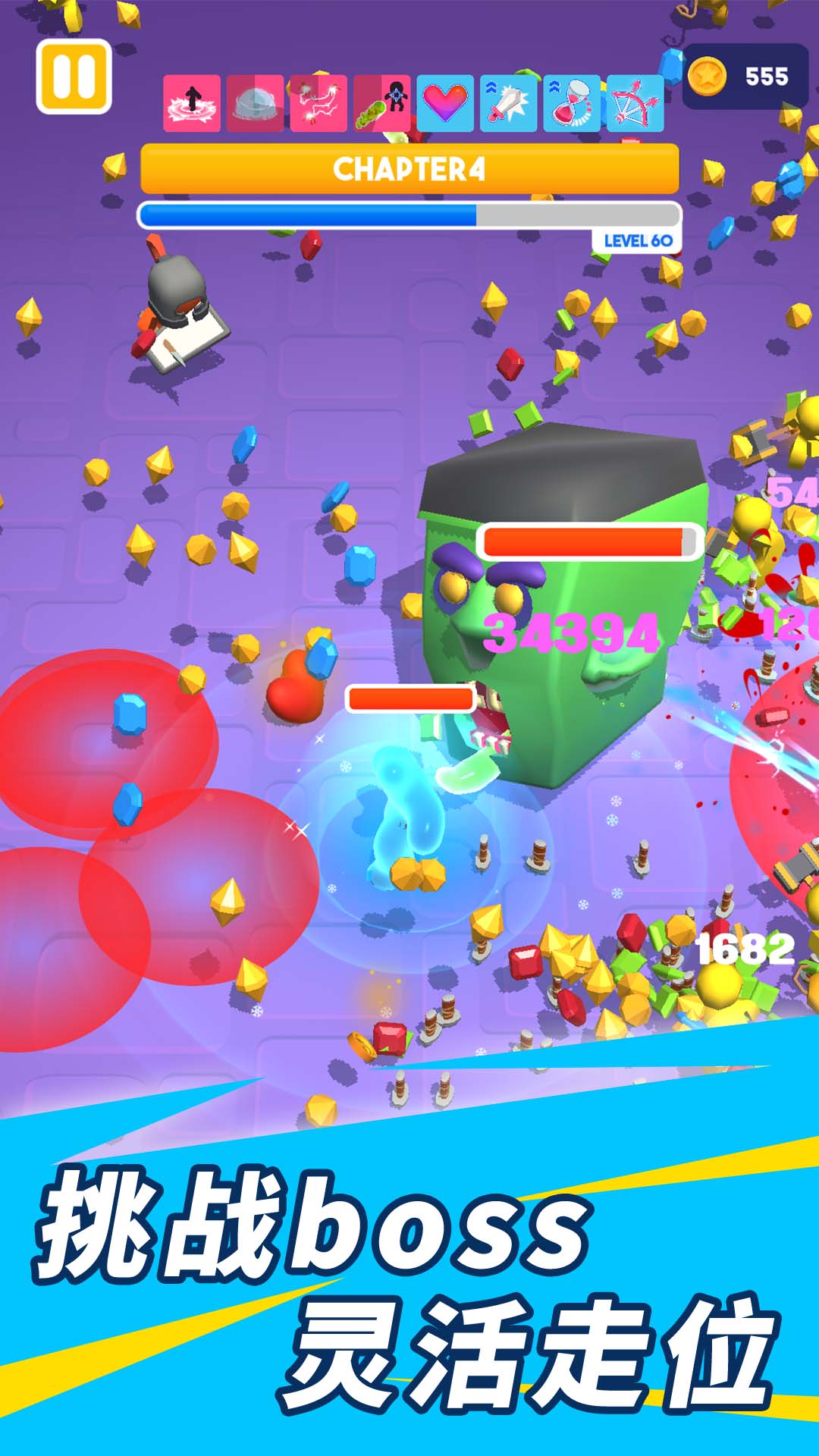Select the heart health skill icon
This screenshot has width=819, height=1456.
tap(445, 104)
